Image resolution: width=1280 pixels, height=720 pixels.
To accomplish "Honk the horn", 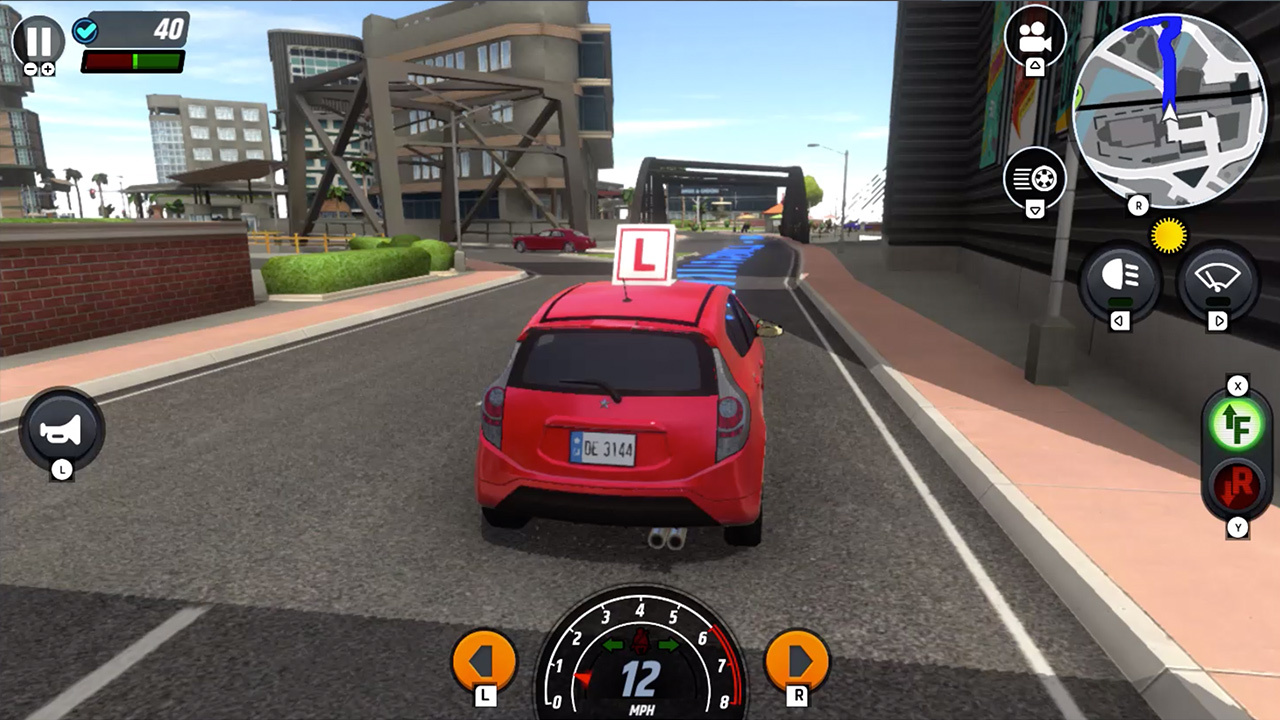I will click(x=62, y=430).
